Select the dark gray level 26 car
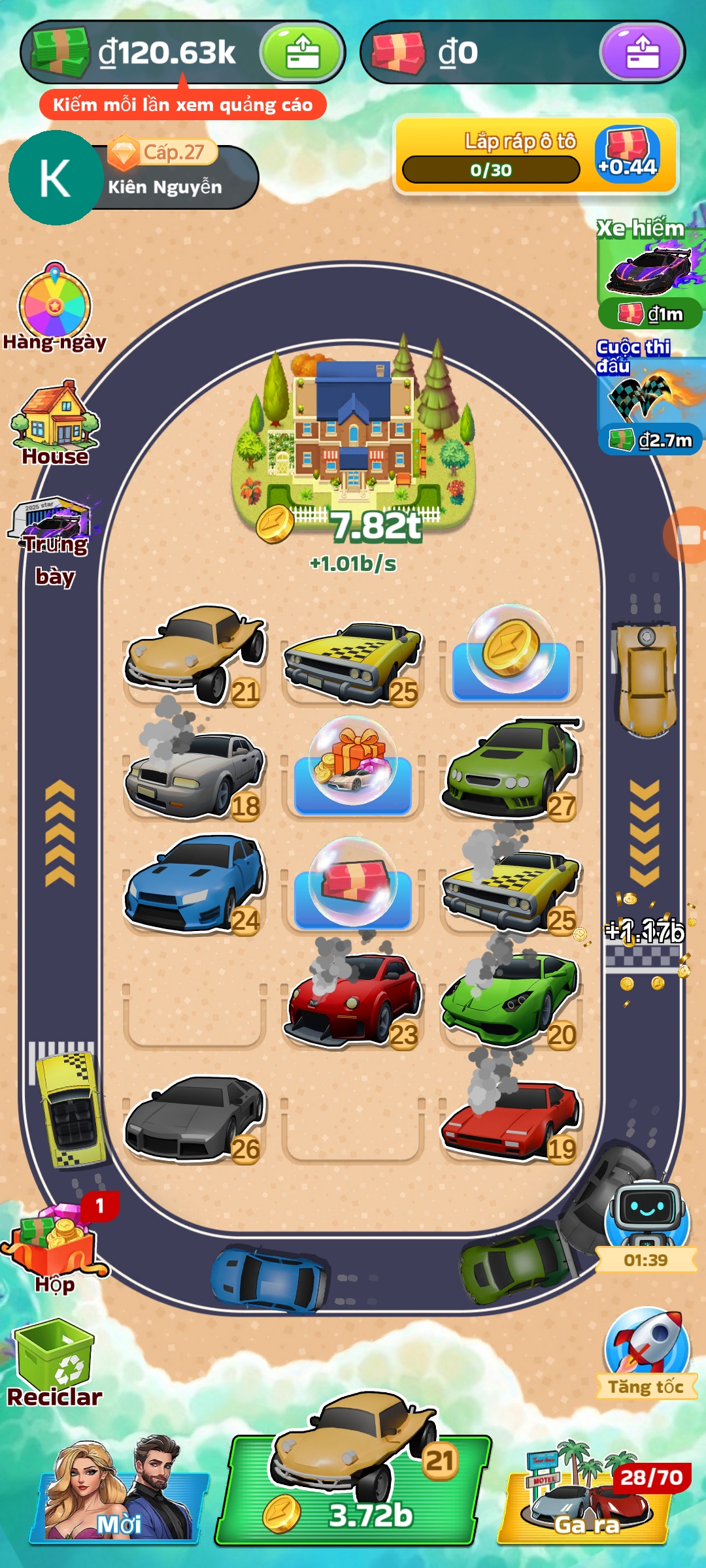 tap(195, 1117)
